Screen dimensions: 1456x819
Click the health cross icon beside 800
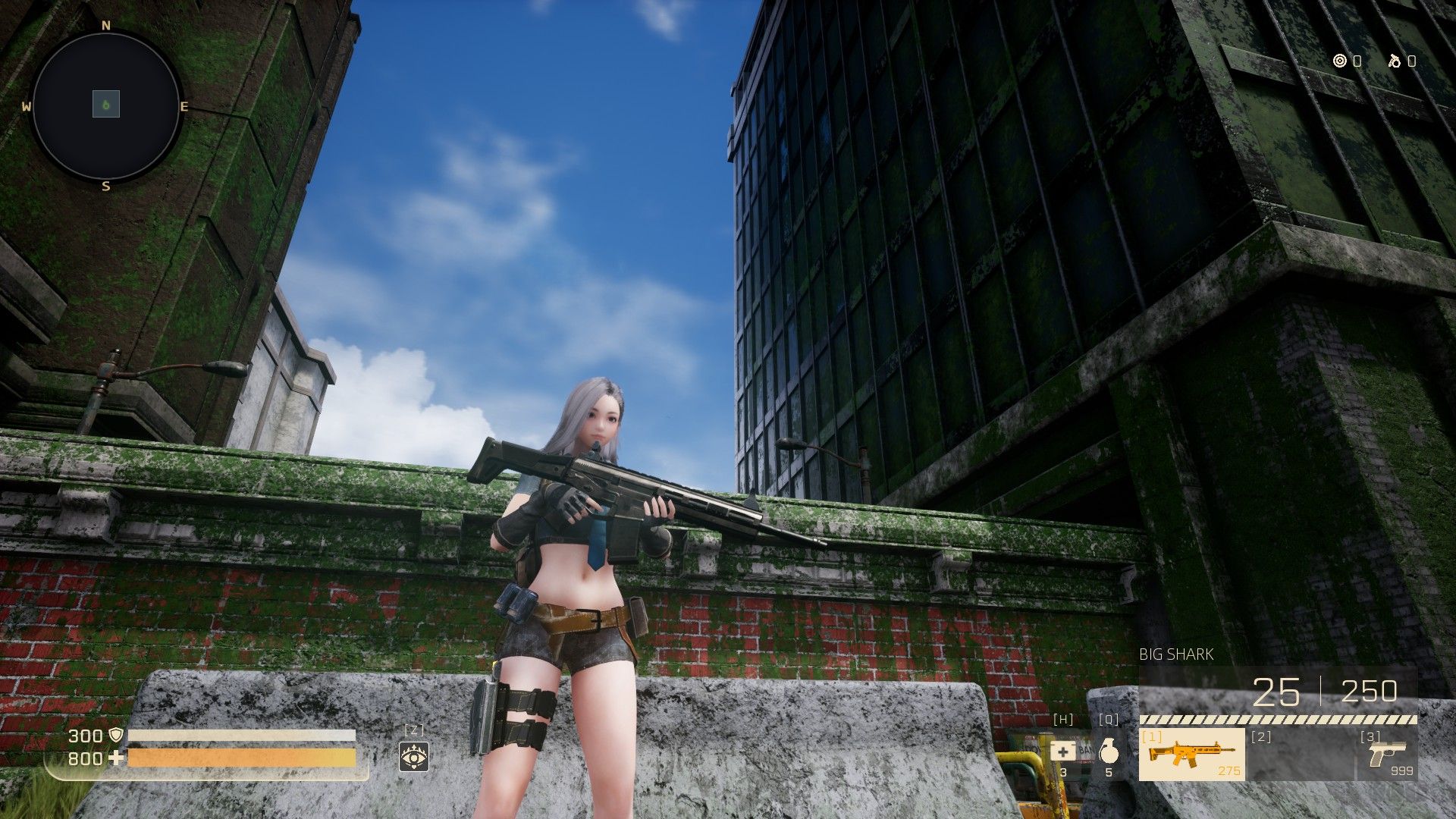click(116, 757)
